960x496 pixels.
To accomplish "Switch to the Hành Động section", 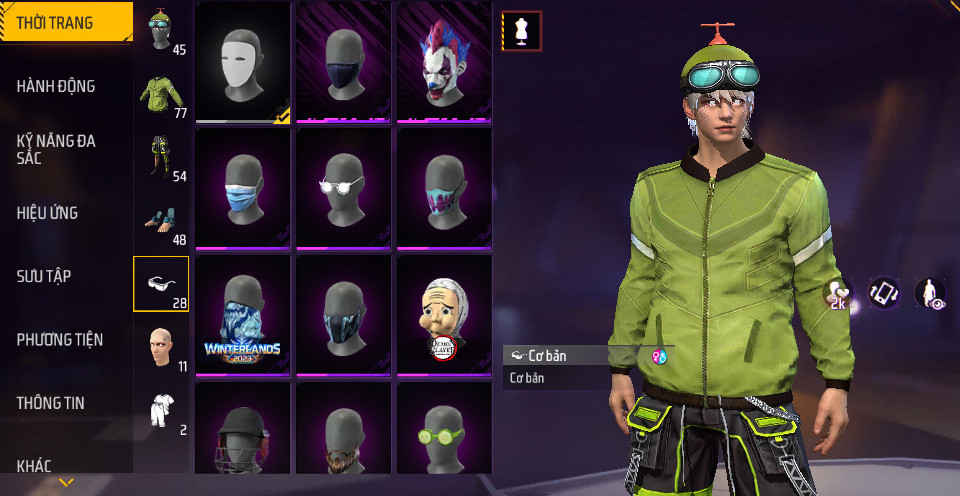I will point(56,86).
